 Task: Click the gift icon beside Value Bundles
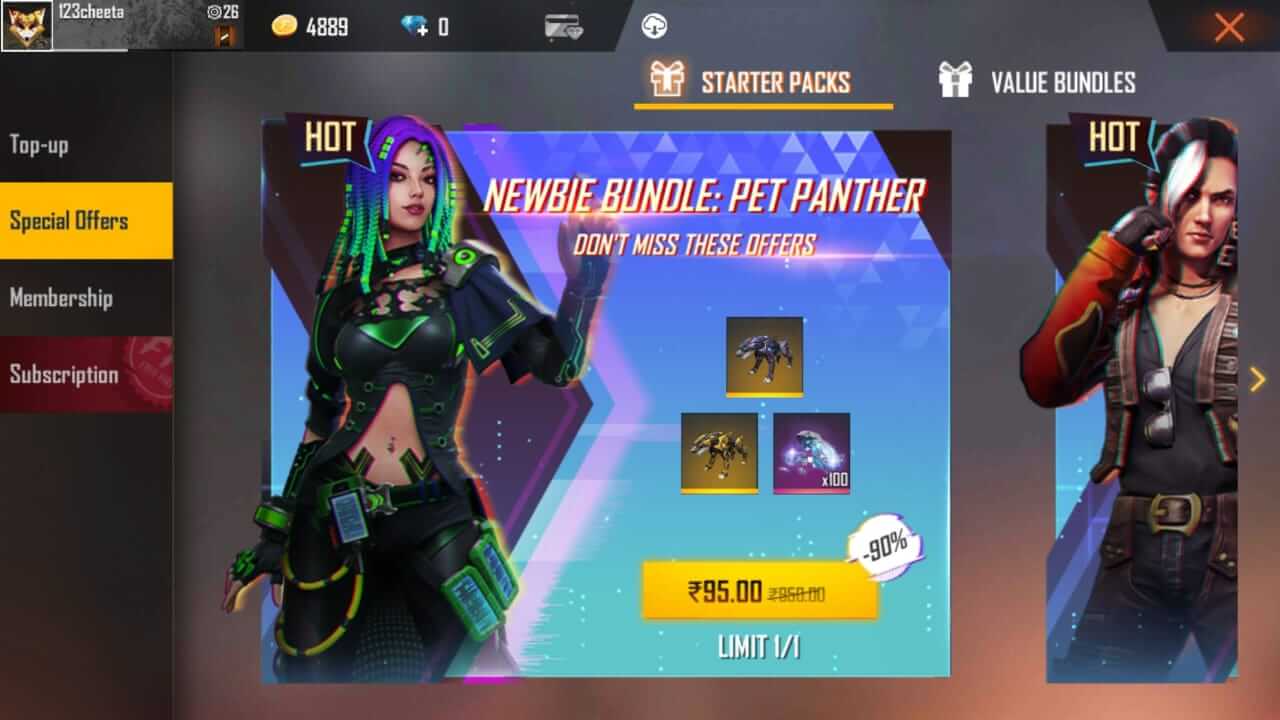(x=958, y=82)
